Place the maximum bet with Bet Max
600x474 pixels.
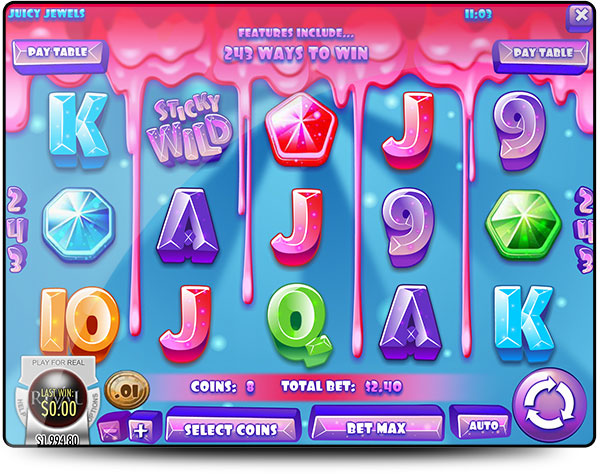[376, 427]
